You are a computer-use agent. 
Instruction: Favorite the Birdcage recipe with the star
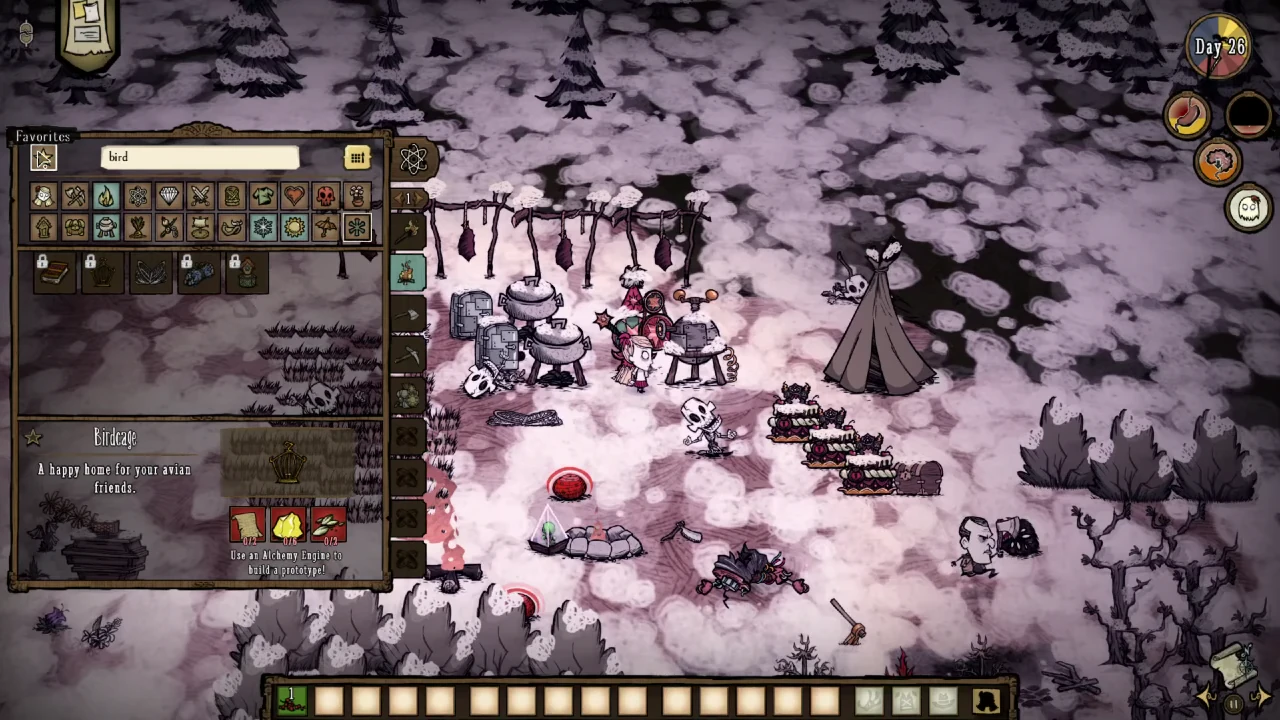tap(33, 438)
